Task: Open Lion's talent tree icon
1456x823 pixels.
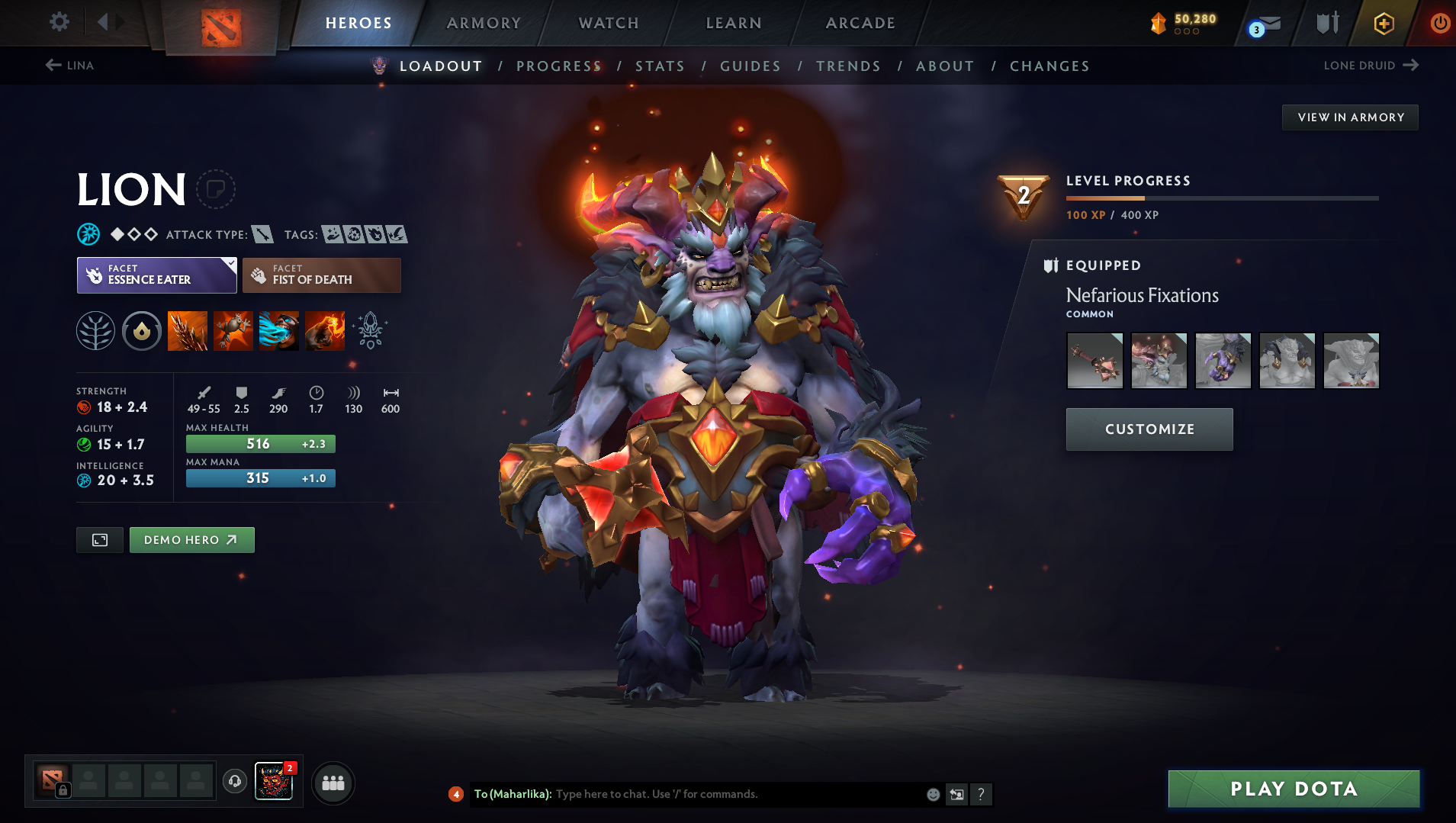Action: [x=95, y=330]
